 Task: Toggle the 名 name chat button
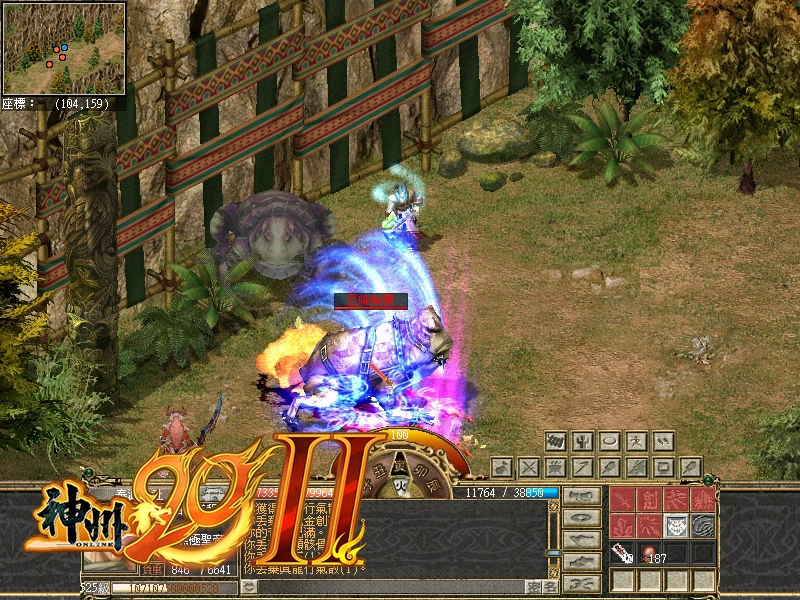pos(551,587)
